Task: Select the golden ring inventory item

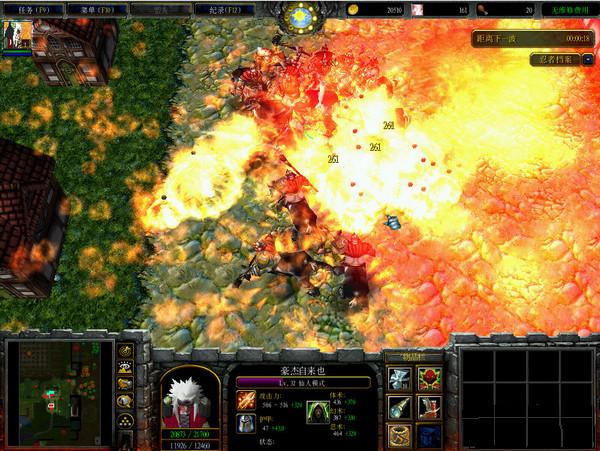Action: click(400, 436)
